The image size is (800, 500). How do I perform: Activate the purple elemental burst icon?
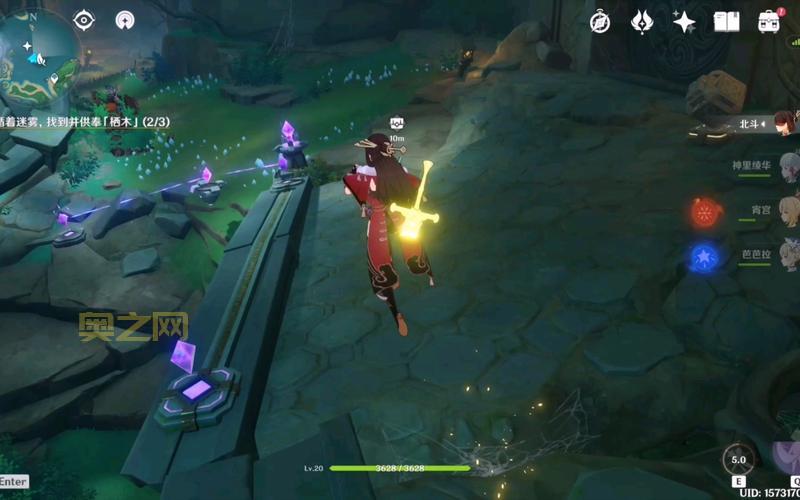click(787, 458)
